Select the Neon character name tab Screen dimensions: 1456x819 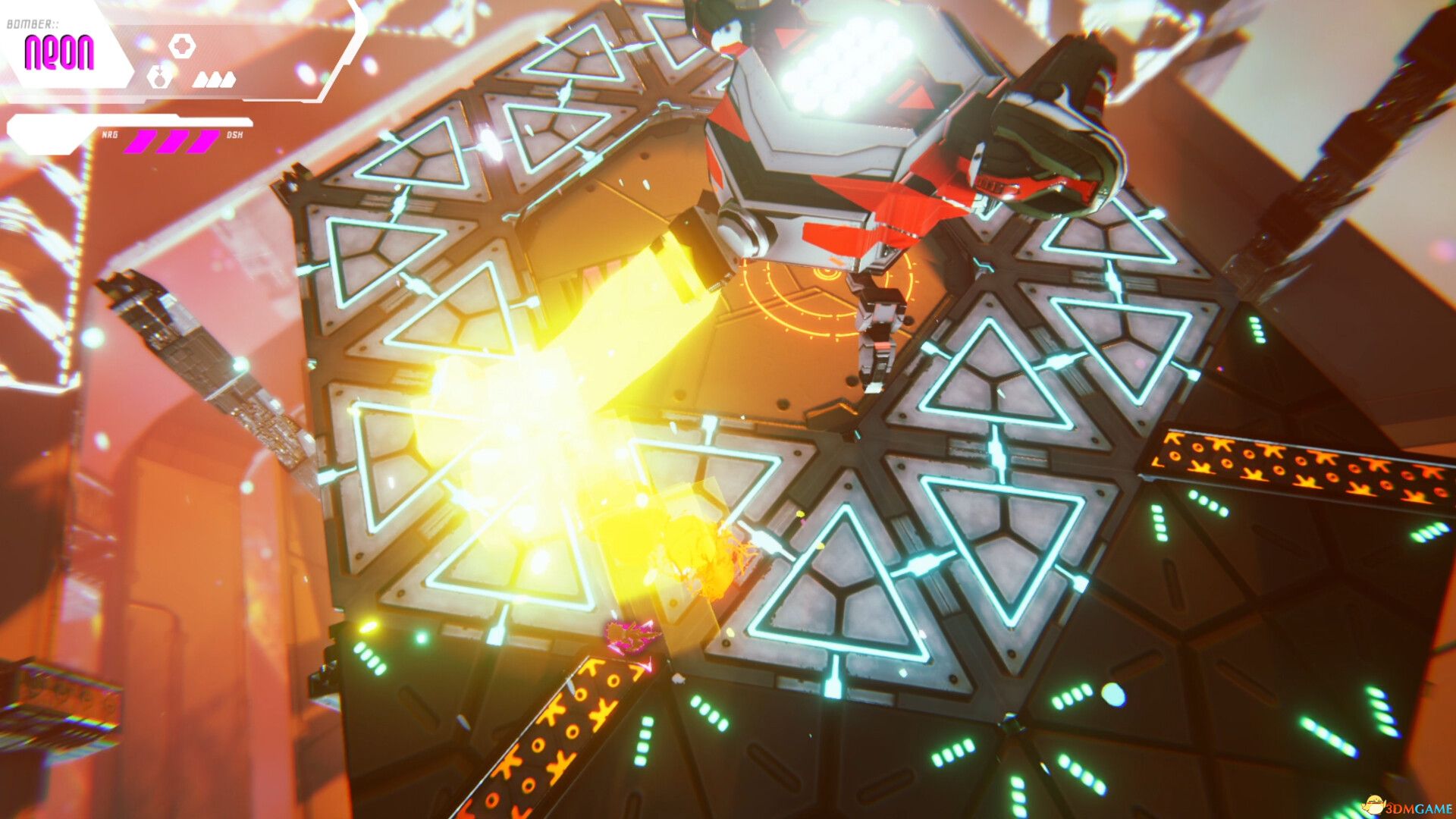click(59, 53)
